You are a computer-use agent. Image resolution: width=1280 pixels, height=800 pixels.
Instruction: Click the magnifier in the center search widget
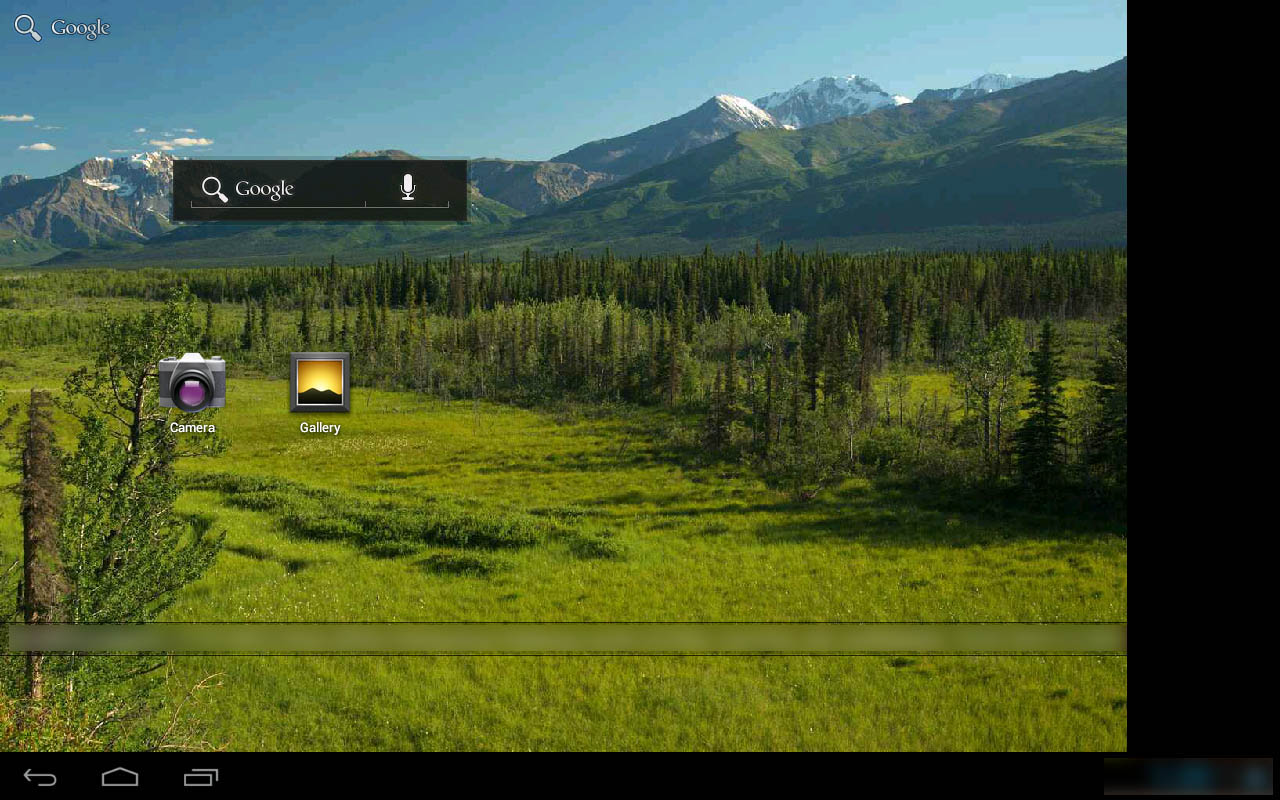pyautogui.click(x=214, y=188)
